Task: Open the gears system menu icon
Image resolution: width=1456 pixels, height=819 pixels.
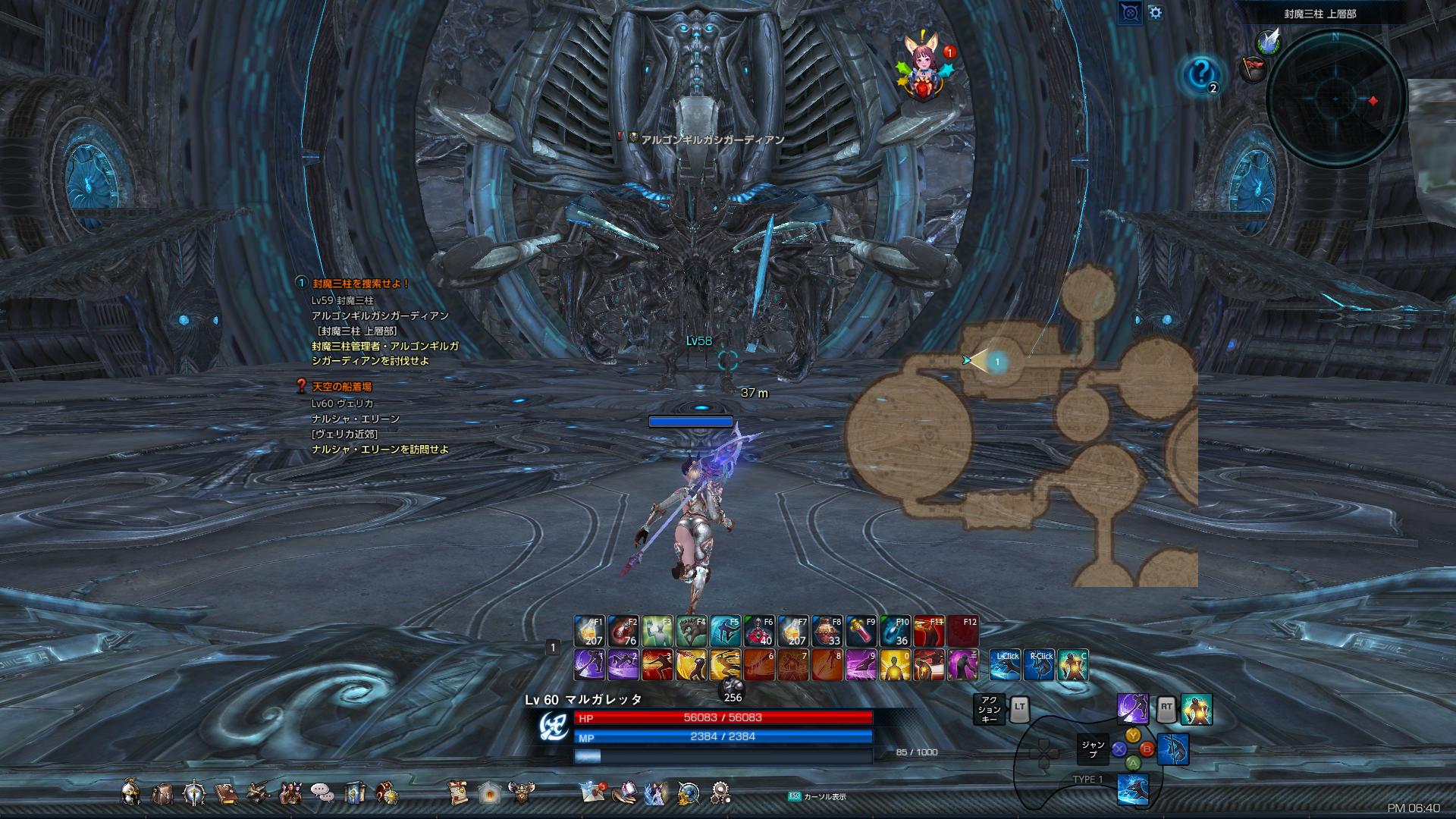Action: click(x=720, y=793)
